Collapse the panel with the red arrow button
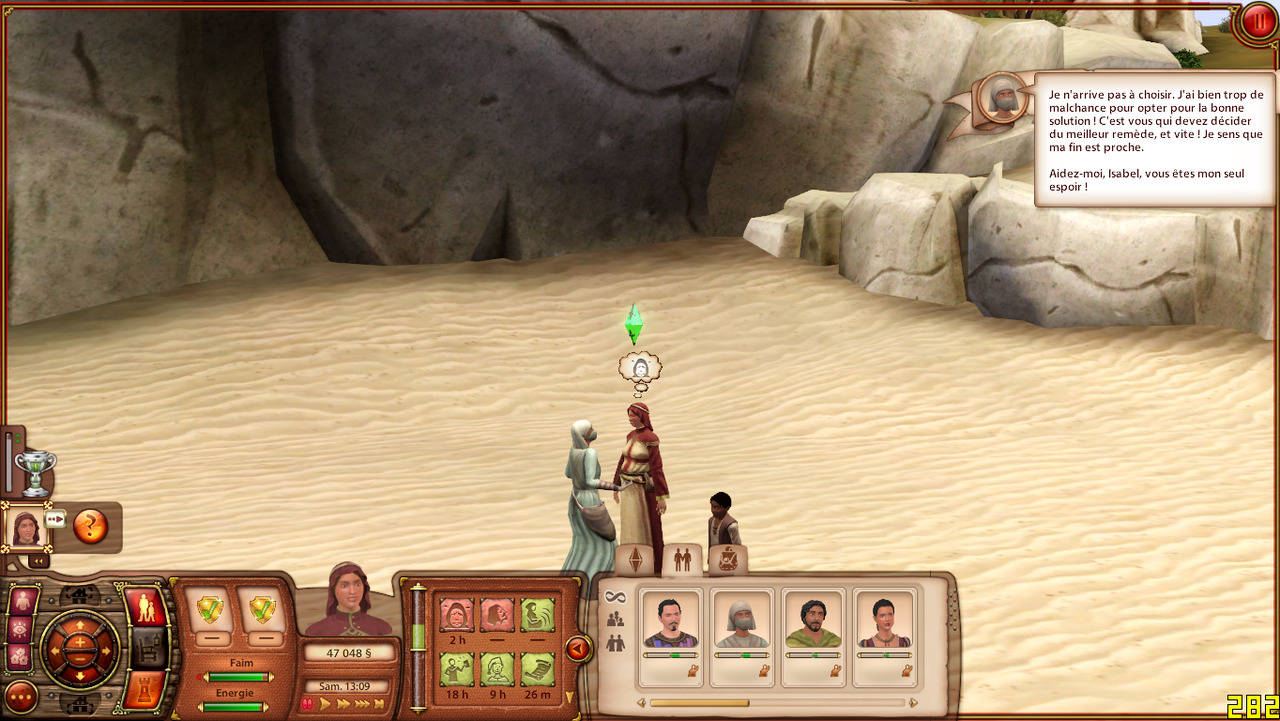This screenshot has width=1280, height=721. pos(578,650)
